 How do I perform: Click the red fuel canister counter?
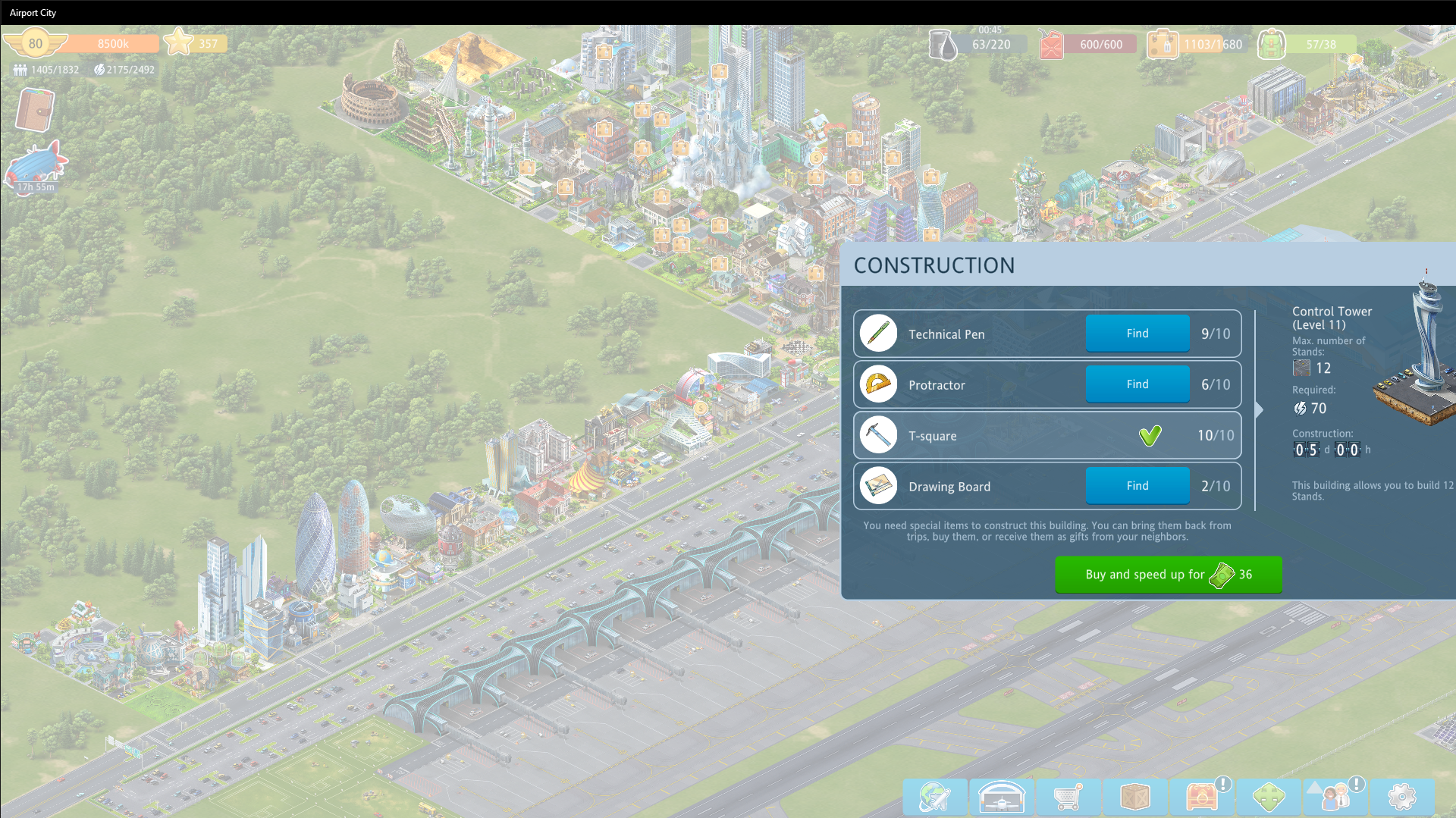1052,45
